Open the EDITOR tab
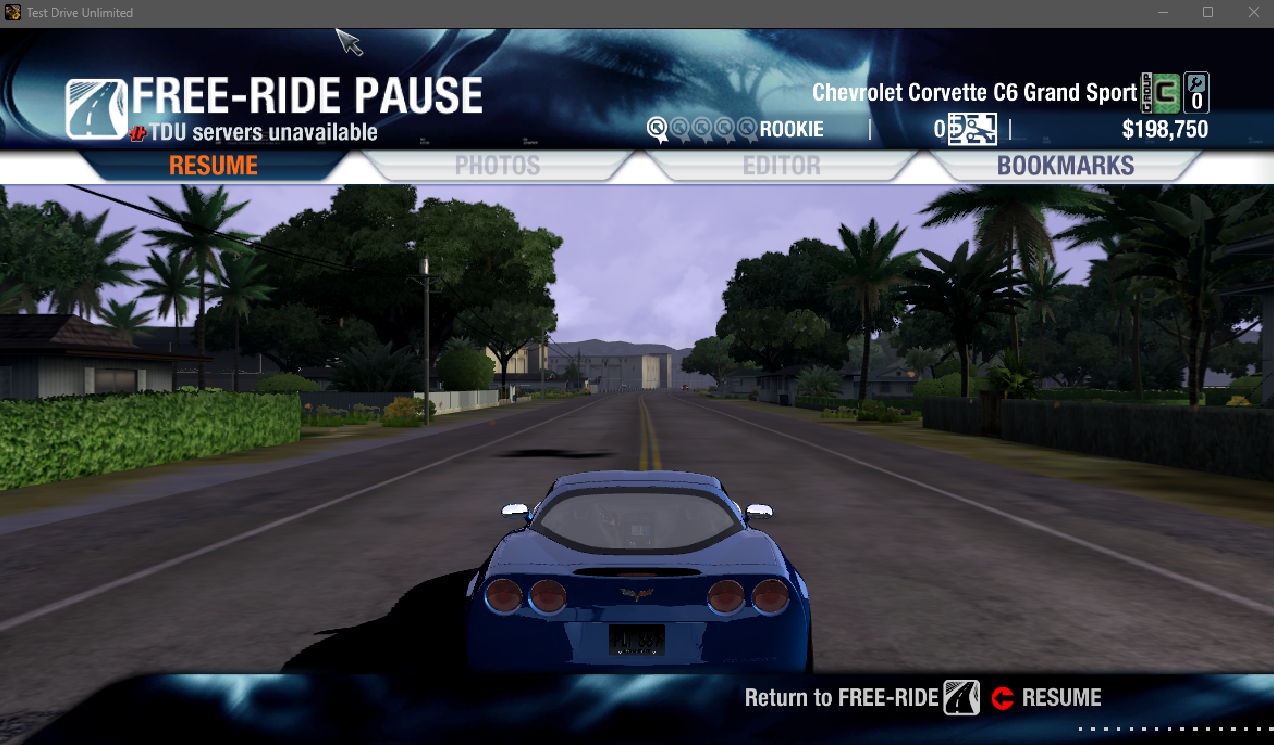 [781, 166]
